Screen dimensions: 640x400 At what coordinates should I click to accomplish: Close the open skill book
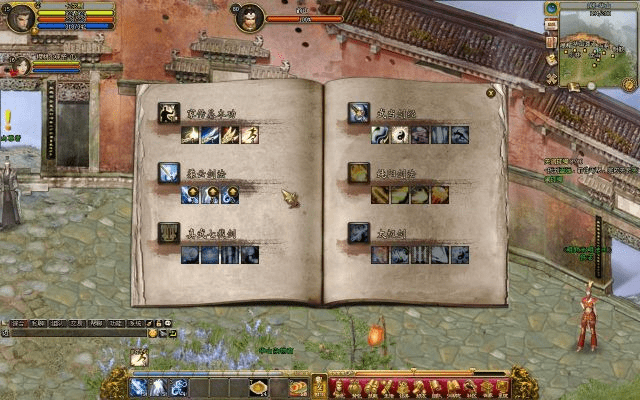491,93
